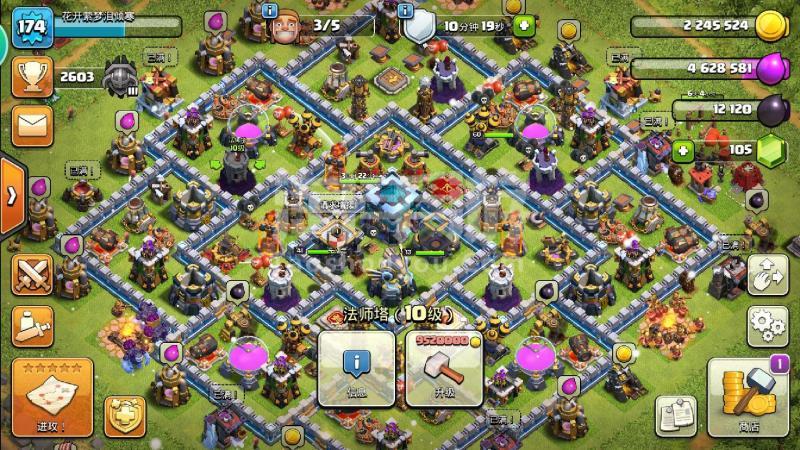This screenshot has width=800, height=450.
Task: Open the Settings gears button
Action: pyautogui.click(x=767, y=325)
